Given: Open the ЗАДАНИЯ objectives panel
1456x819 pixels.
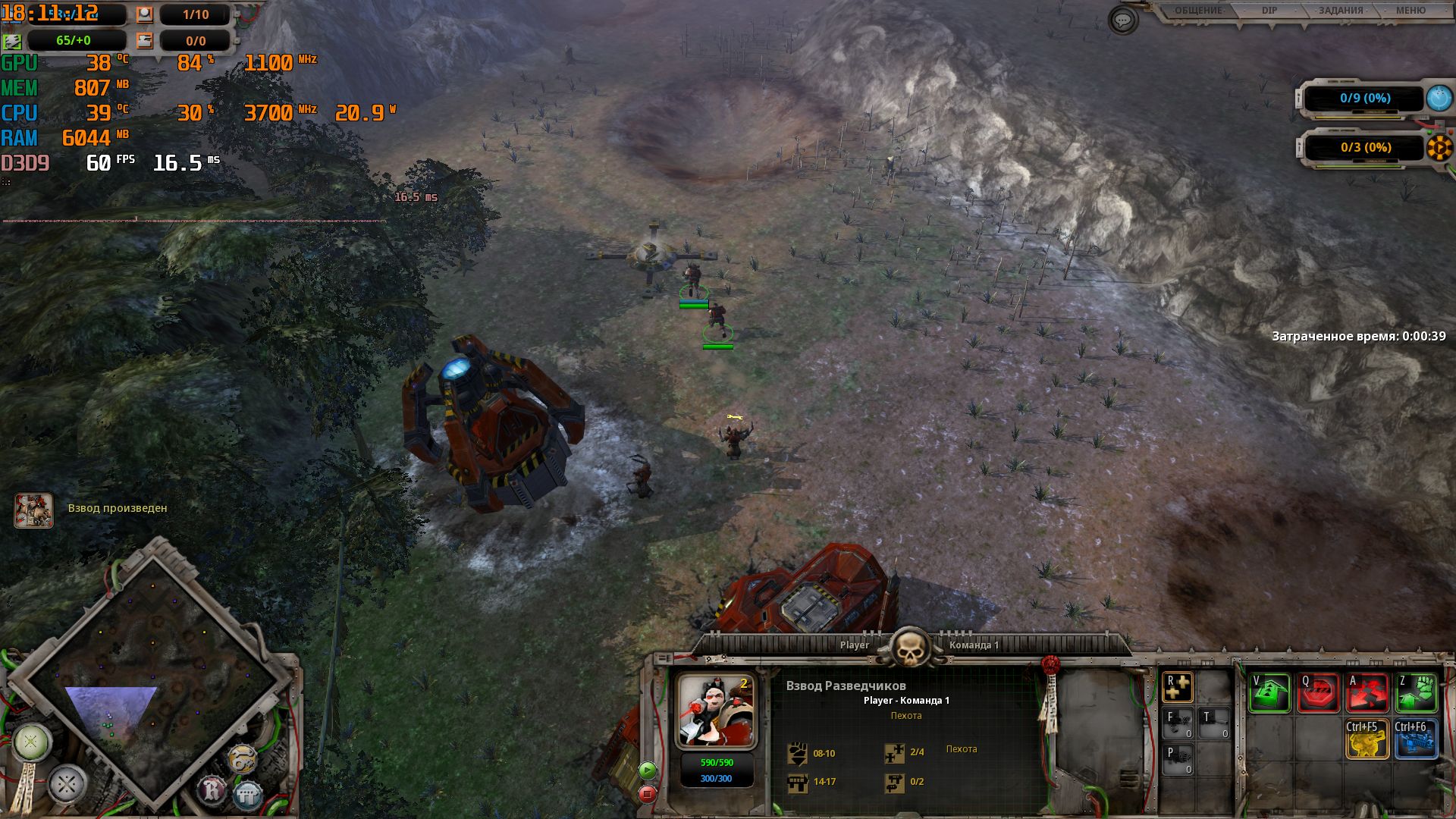Looking at the screenshot, I should tap(1340, 11).
